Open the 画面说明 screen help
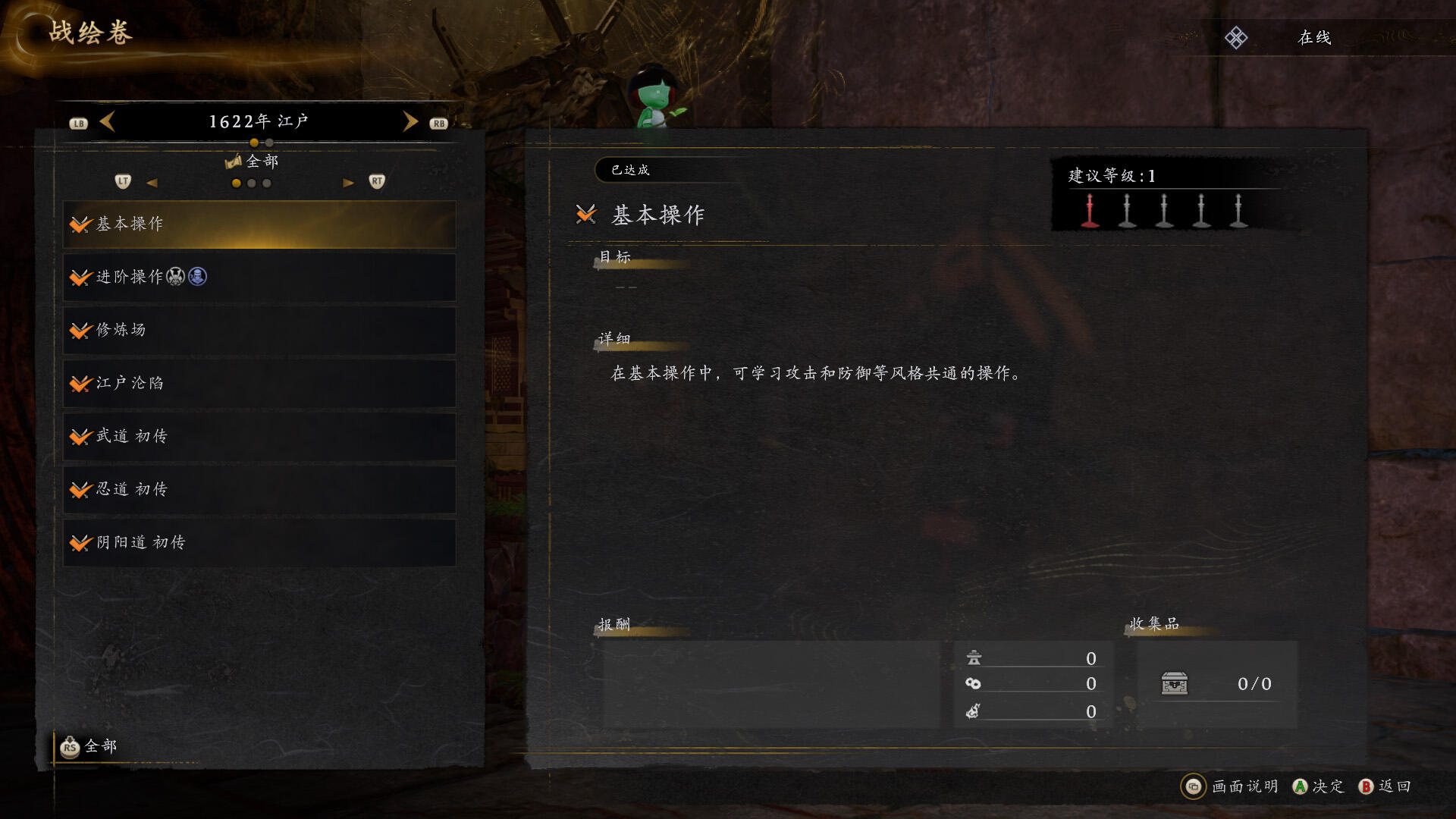This screenshot has width=1456, height=819. pyautogui.click(x=1231, y=786)
